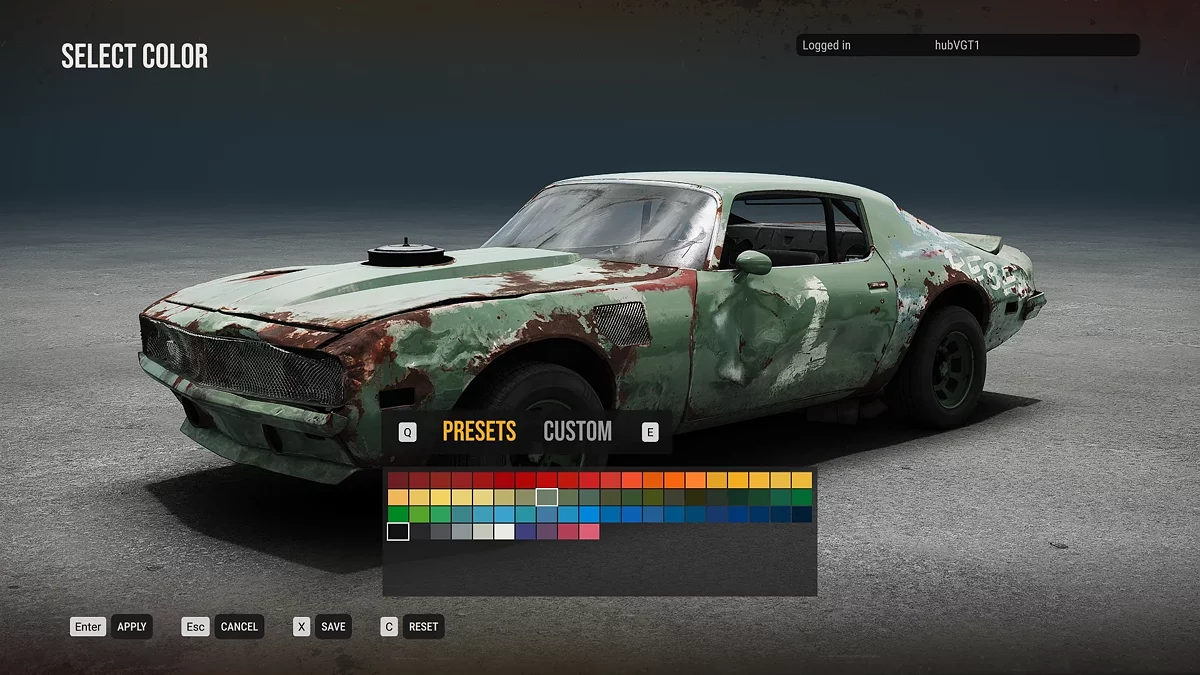Pick the white preset color swatch
Viewport: 1200px width, 675px height.
[x=504, y=531]
